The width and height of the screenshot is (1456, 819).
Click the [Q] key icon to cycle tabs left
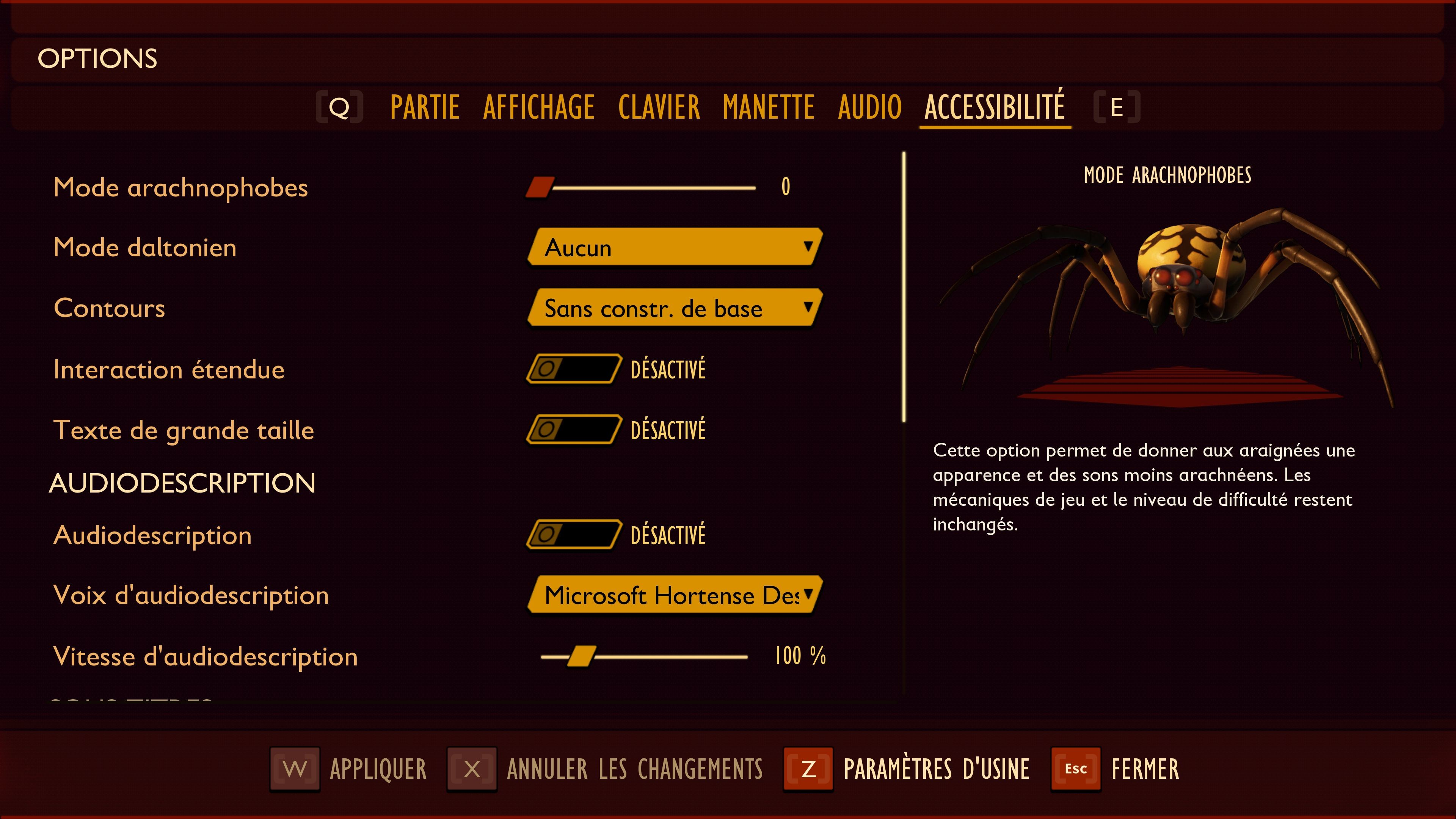(x=340, y=106)
